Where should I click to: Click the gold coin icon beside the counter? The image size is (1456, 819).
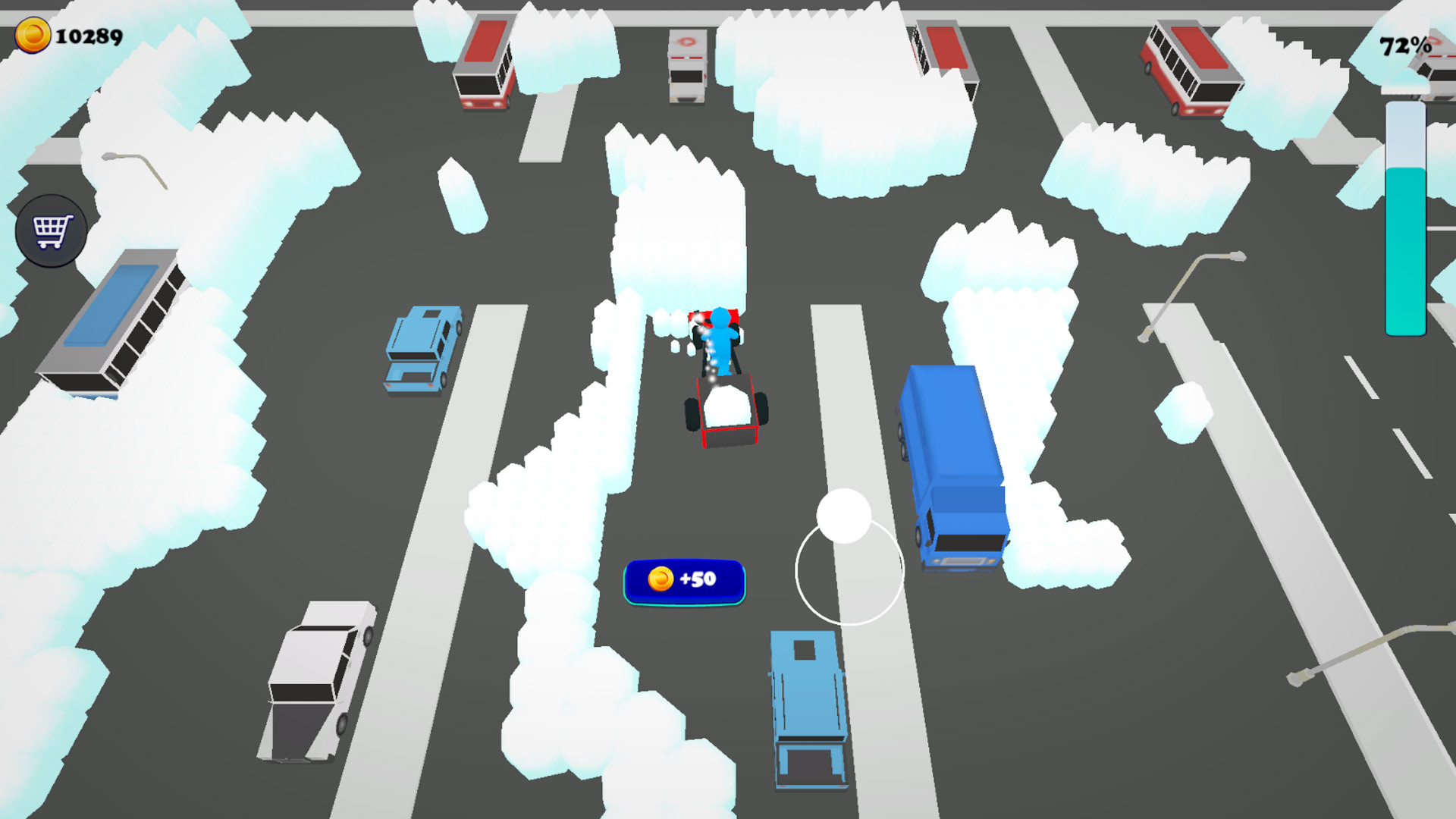point(32,33)
